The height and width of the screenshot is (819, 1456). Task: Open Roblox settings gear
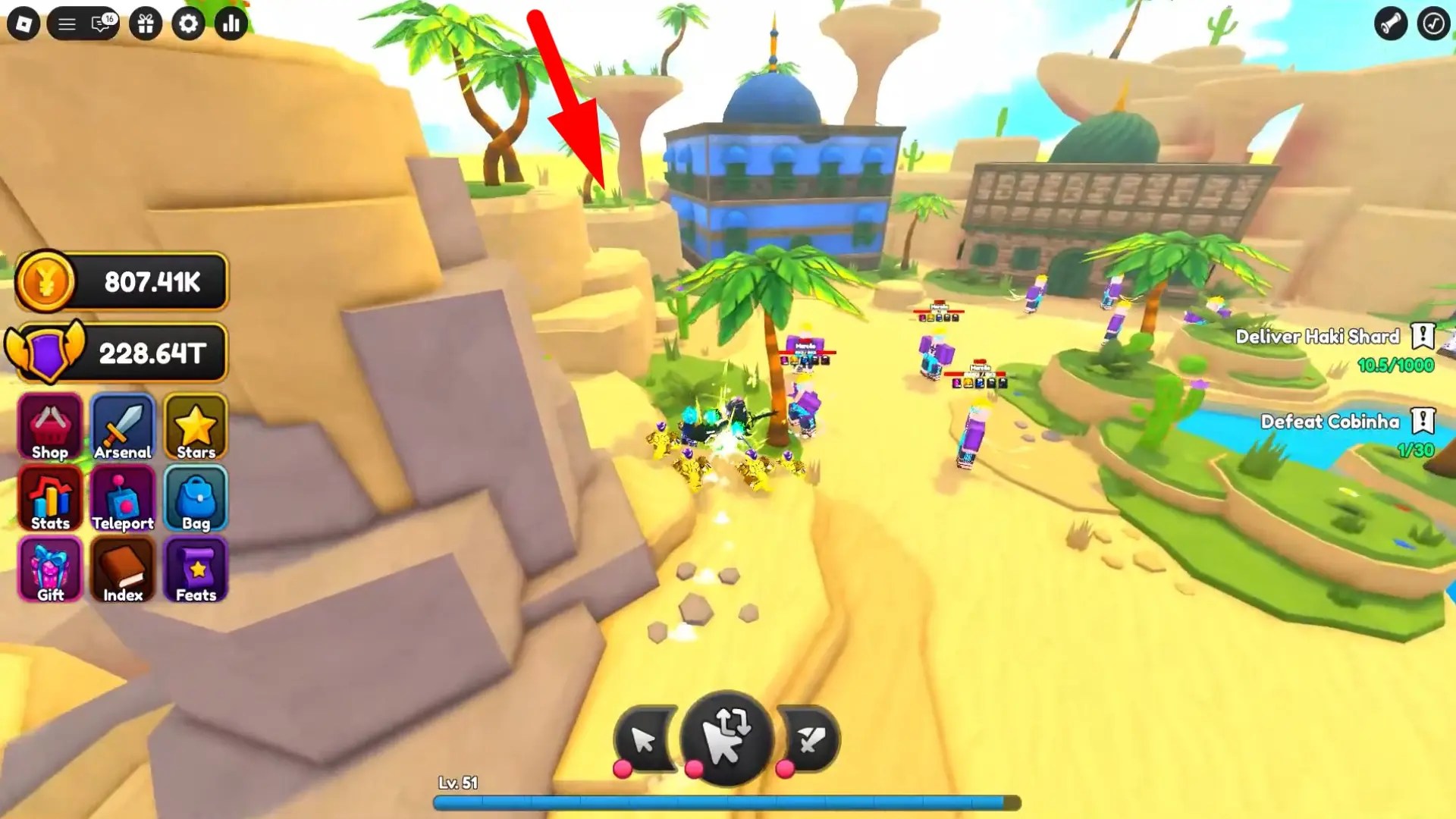point(188,24)
